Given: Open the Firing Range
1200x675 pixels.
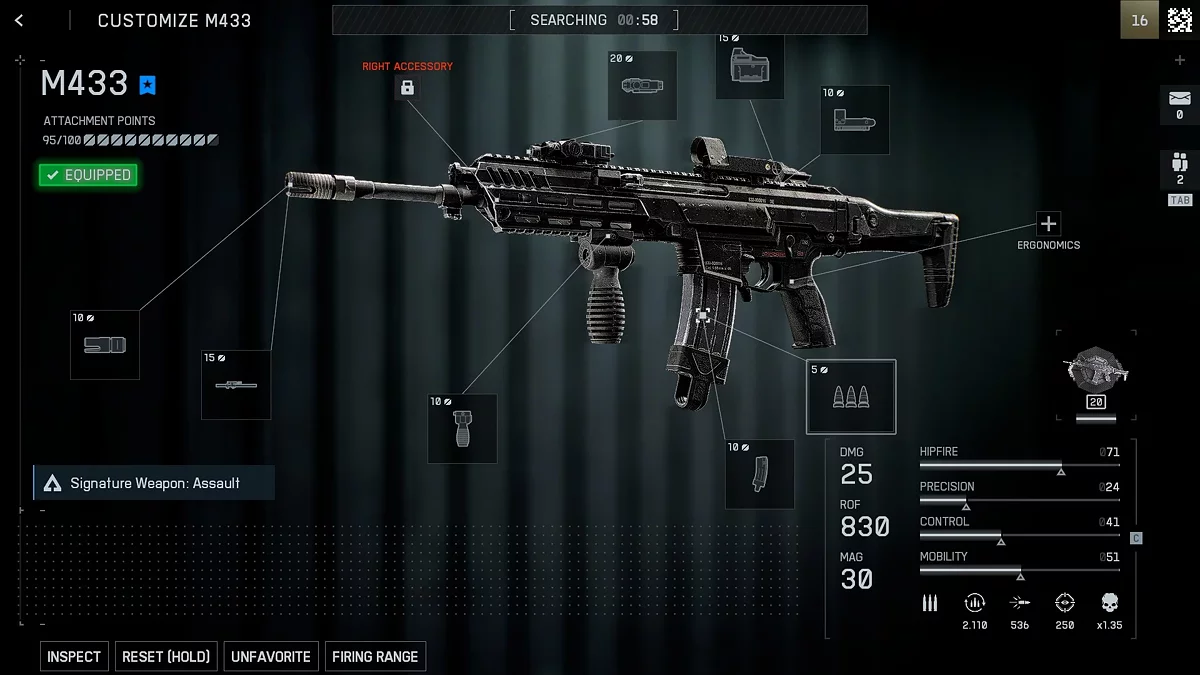Looking at the screenshot, I should tap(375, 657).
